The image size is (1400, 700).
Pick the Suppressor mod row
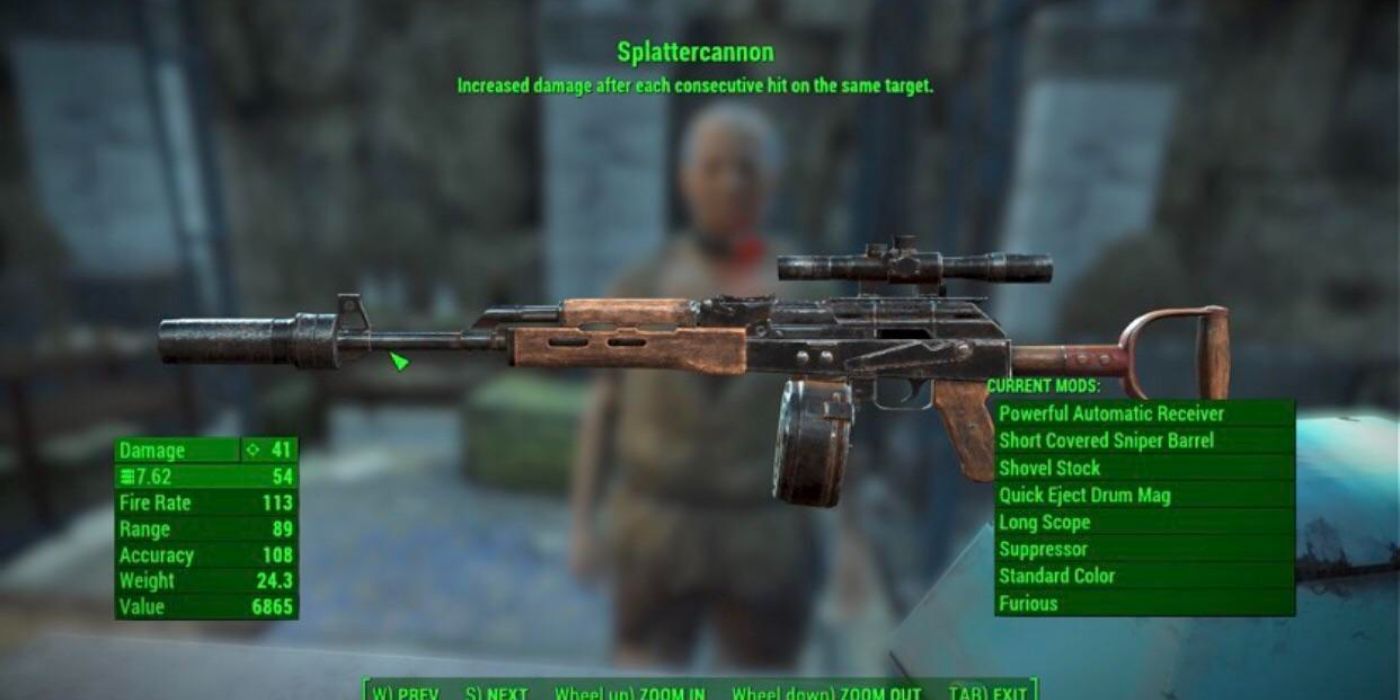click(x=1144, y=549)
